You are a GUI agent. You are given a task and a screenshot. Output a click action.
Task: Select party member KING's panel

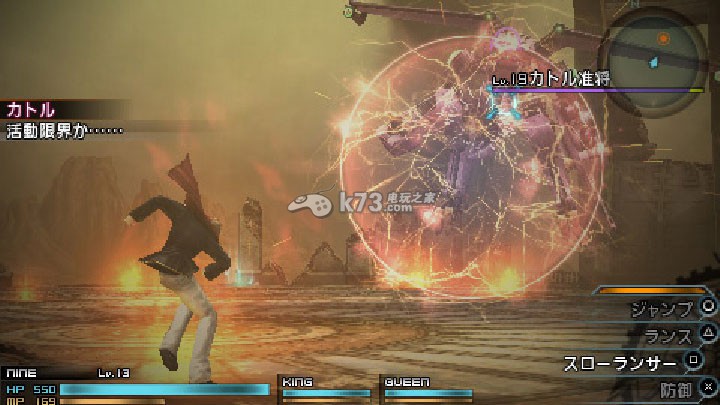point(324,388)
